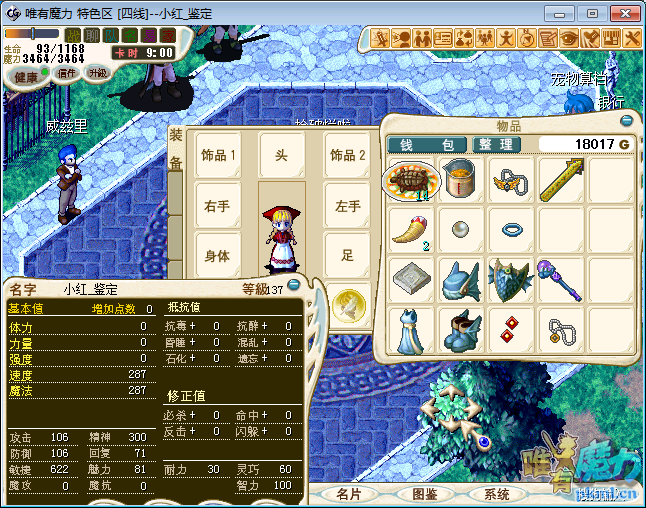
Task: Pick the light blue dress item
Action: pos(411,329)
